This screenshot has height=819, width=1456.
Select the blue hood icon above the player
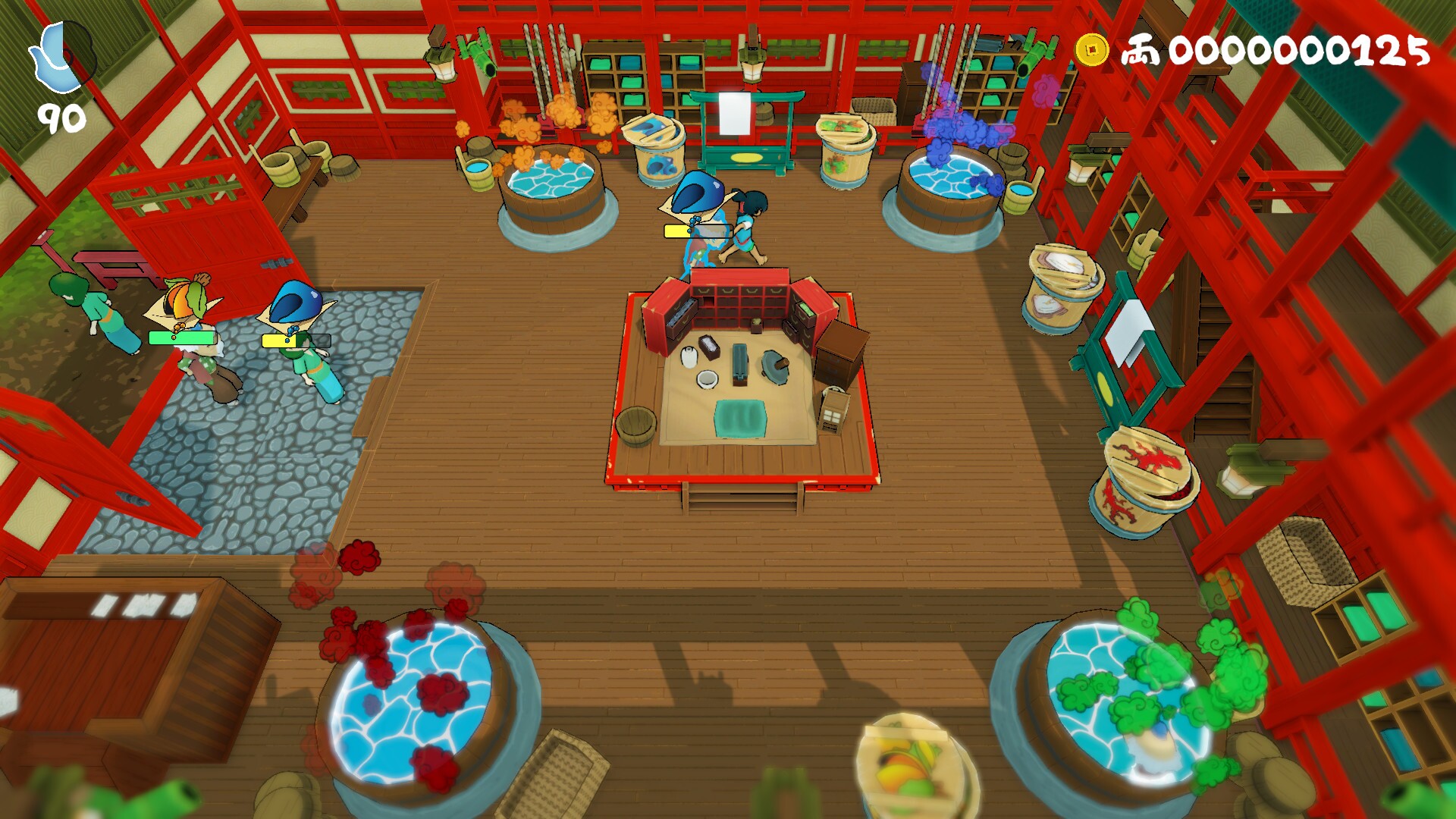(x=694, y=196)
